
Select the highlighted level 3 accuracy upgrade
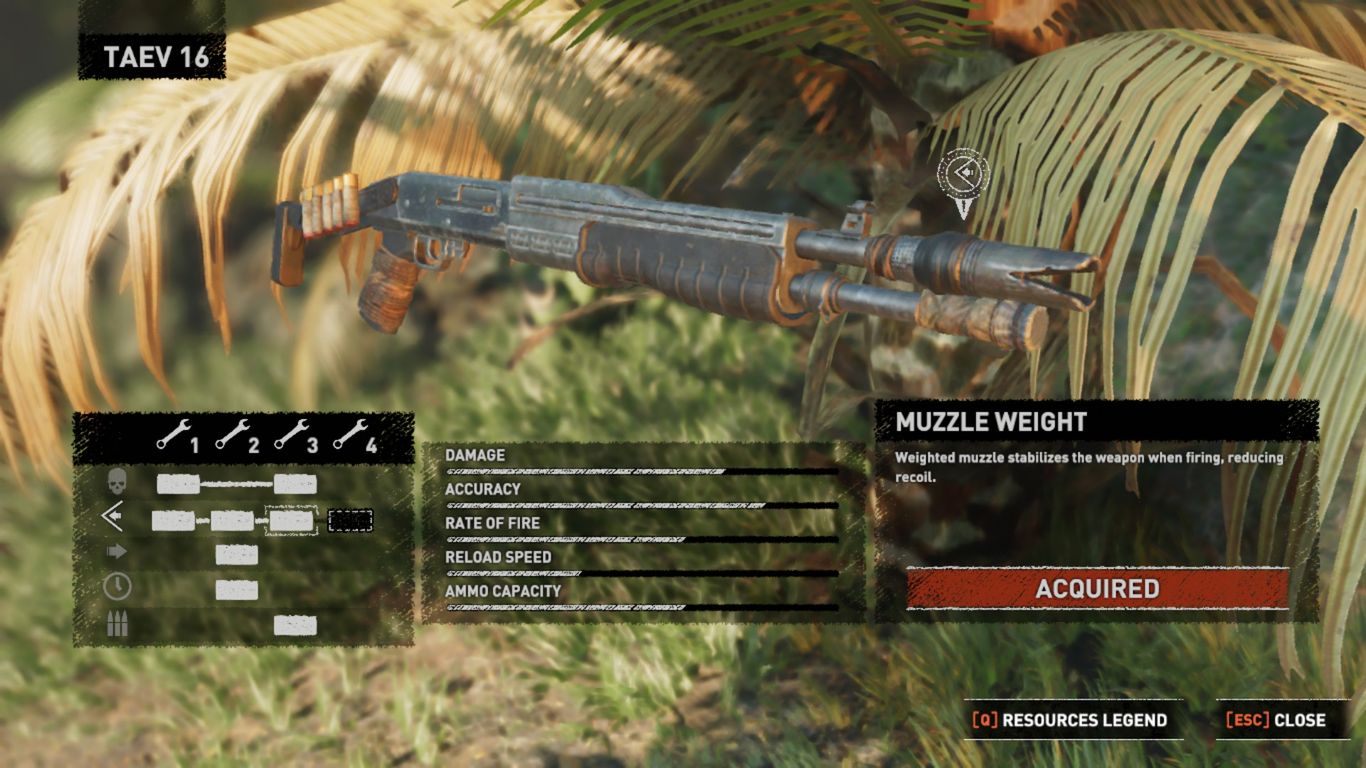pos(292,520)
